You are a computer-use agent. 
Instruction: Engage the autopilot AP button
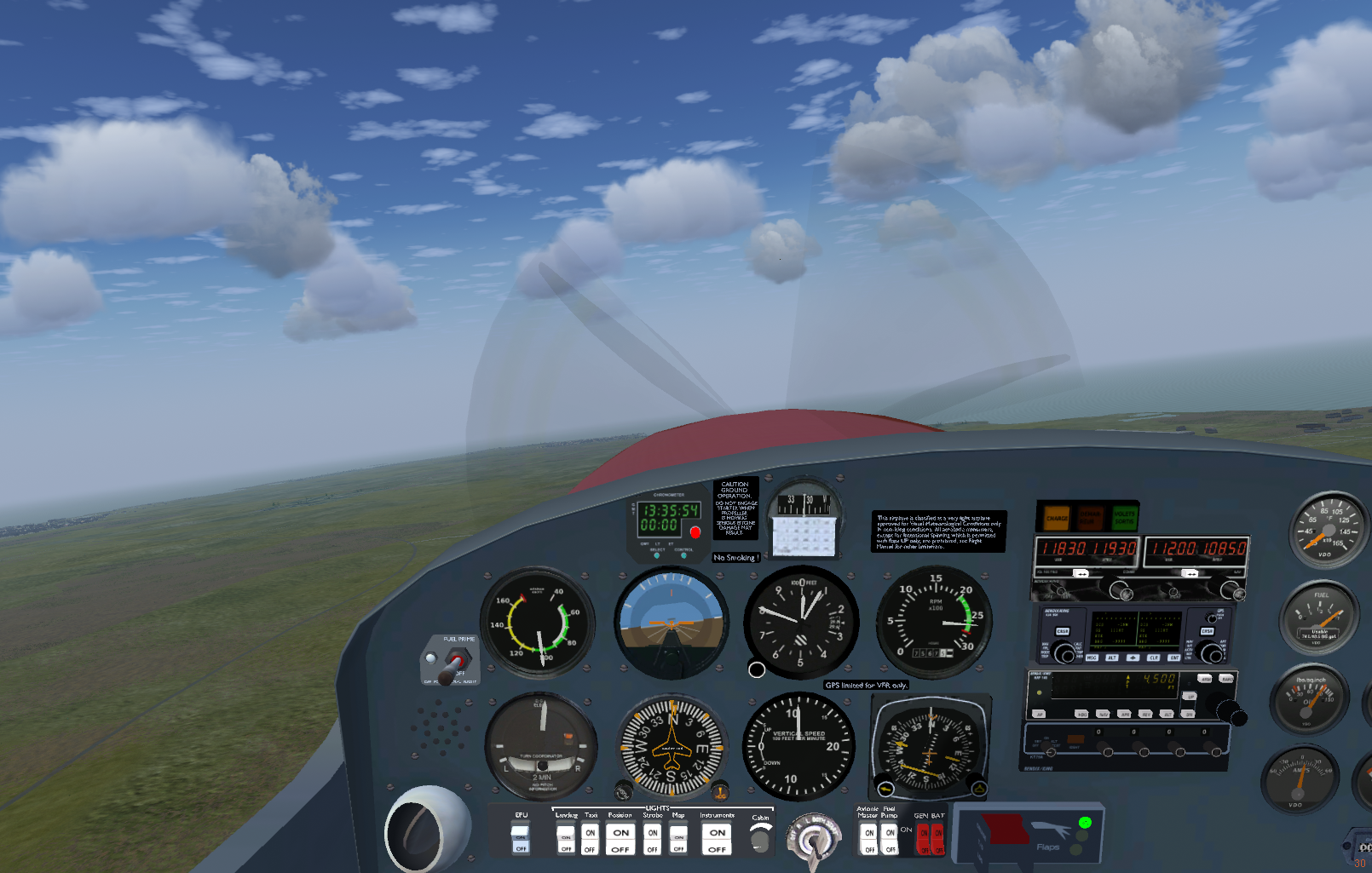pyautogui.click(x=1040, y=714)
